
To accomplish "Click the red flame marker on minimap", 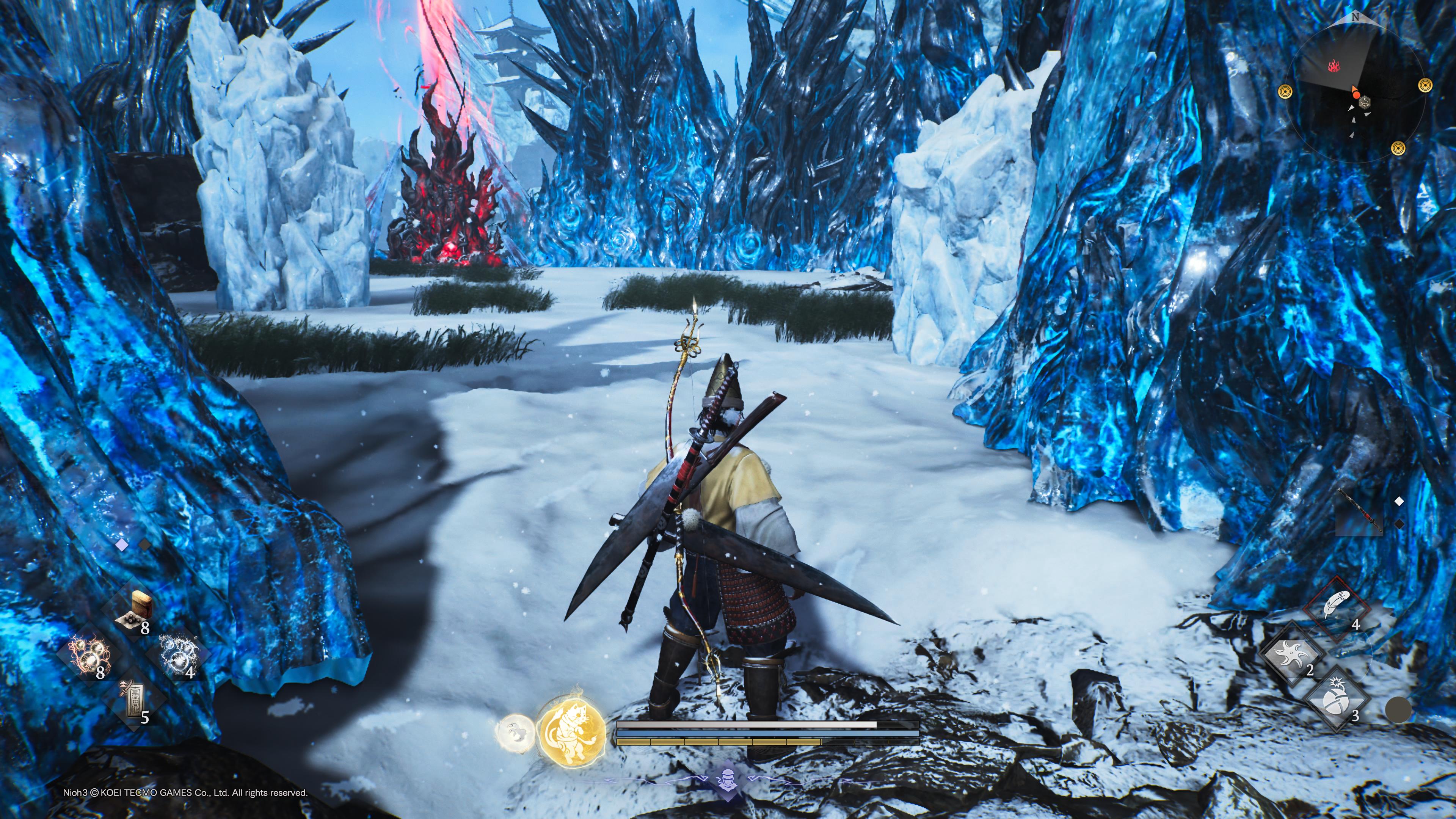I will pos(1335,67).
